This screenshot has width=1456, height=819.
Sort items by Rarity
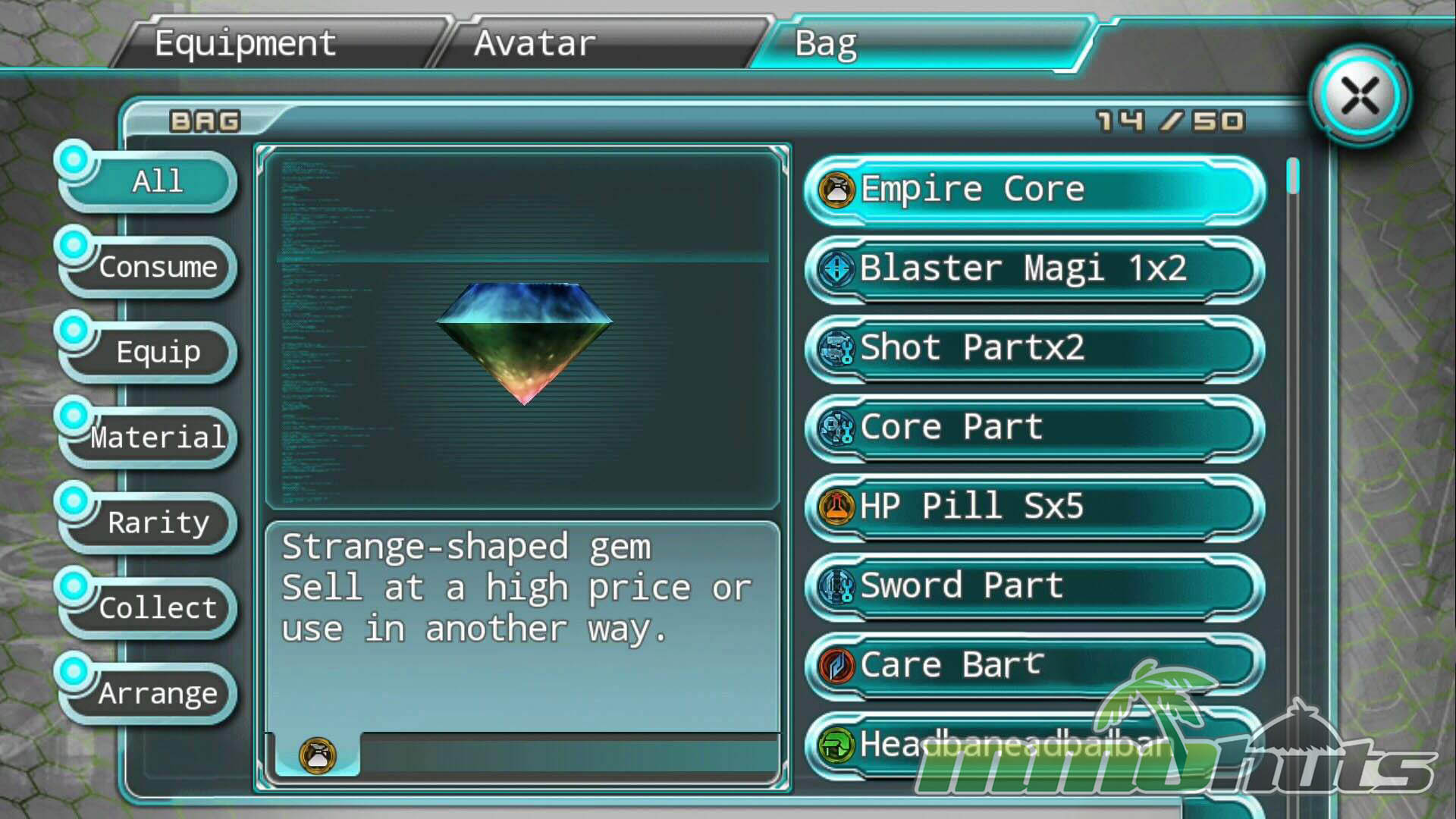point(157,522)
